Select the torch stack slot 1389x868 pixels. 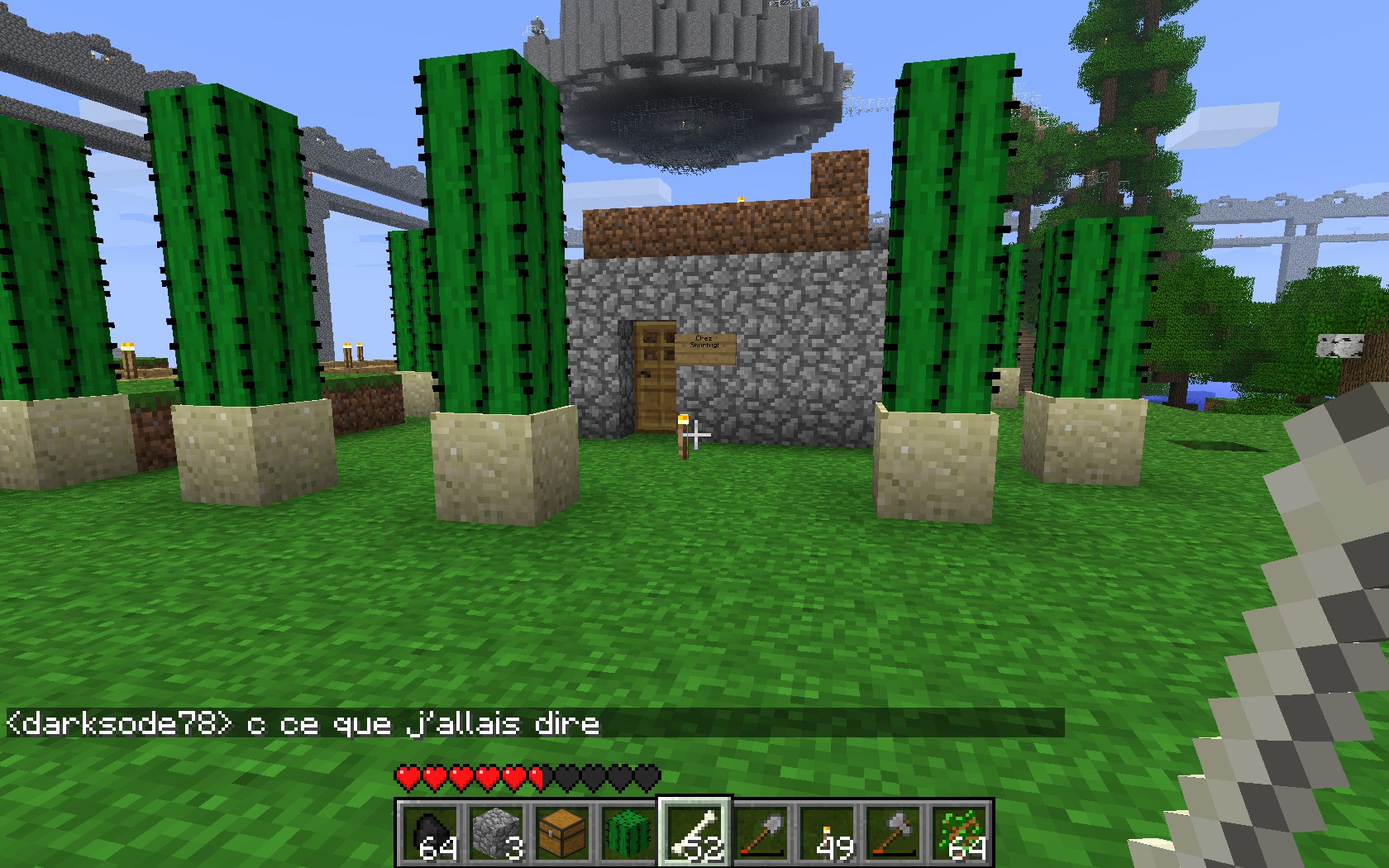[827, 832]
